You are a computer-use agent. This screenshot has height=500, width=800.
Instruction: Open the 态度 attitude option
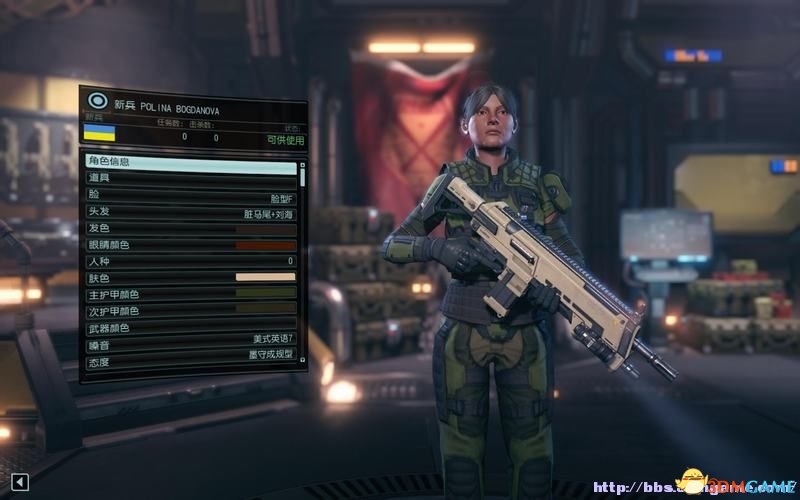[190, 362]
